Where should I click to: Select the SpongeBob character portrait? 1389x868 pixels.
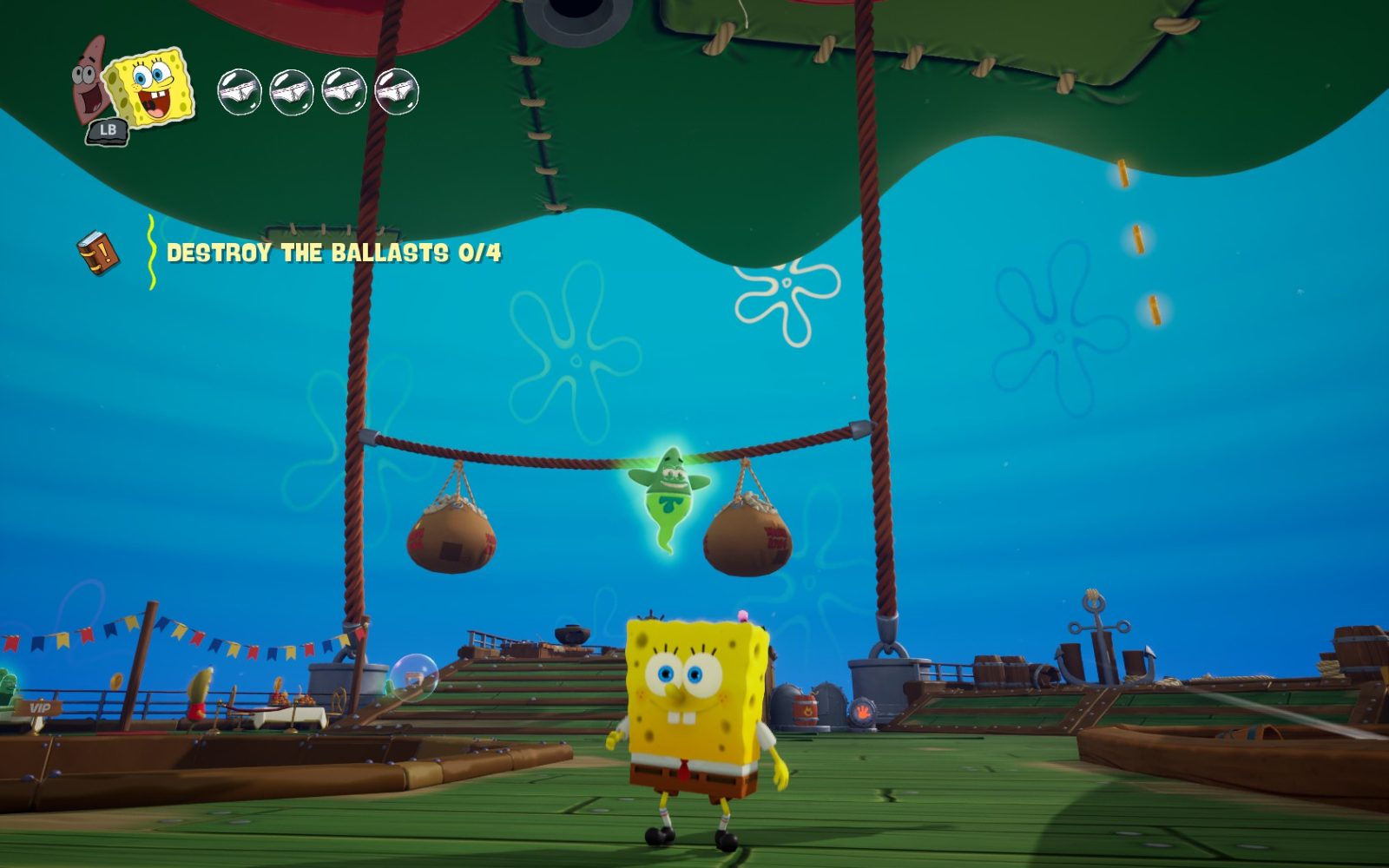[x=153, y=85]
